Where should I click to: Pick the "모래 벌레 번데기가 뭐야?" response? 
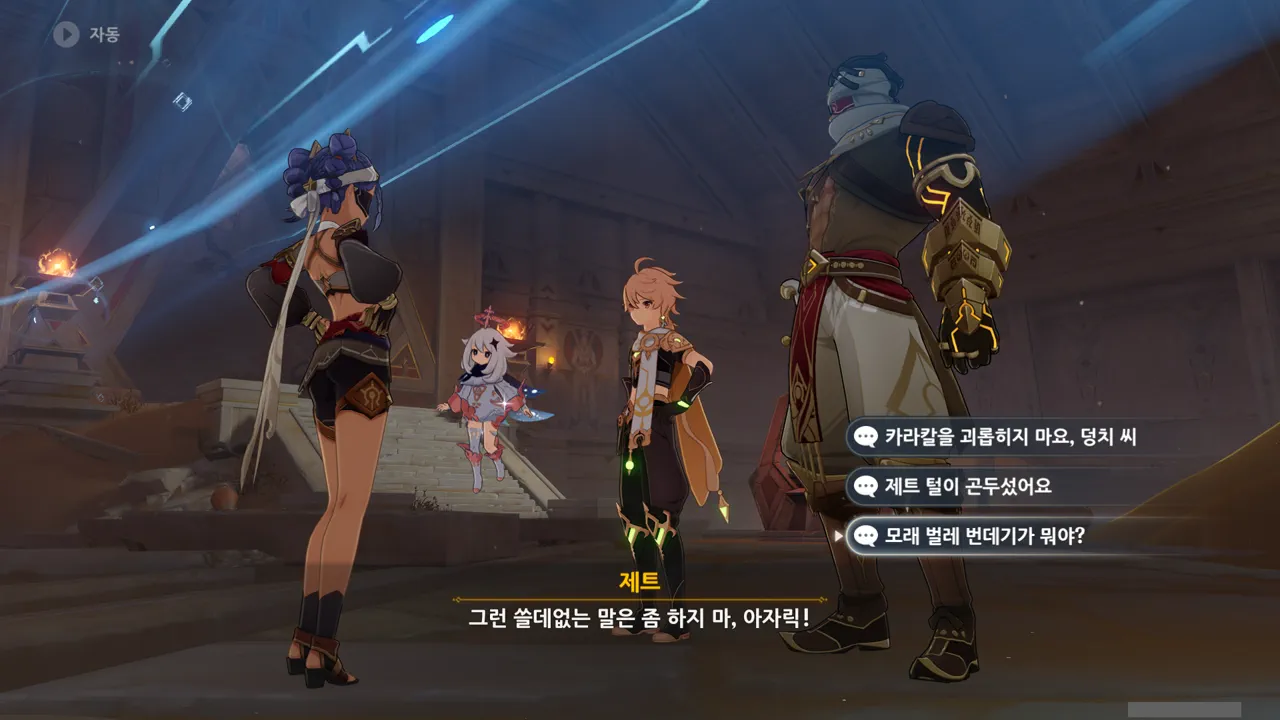(x=984, y=537)
